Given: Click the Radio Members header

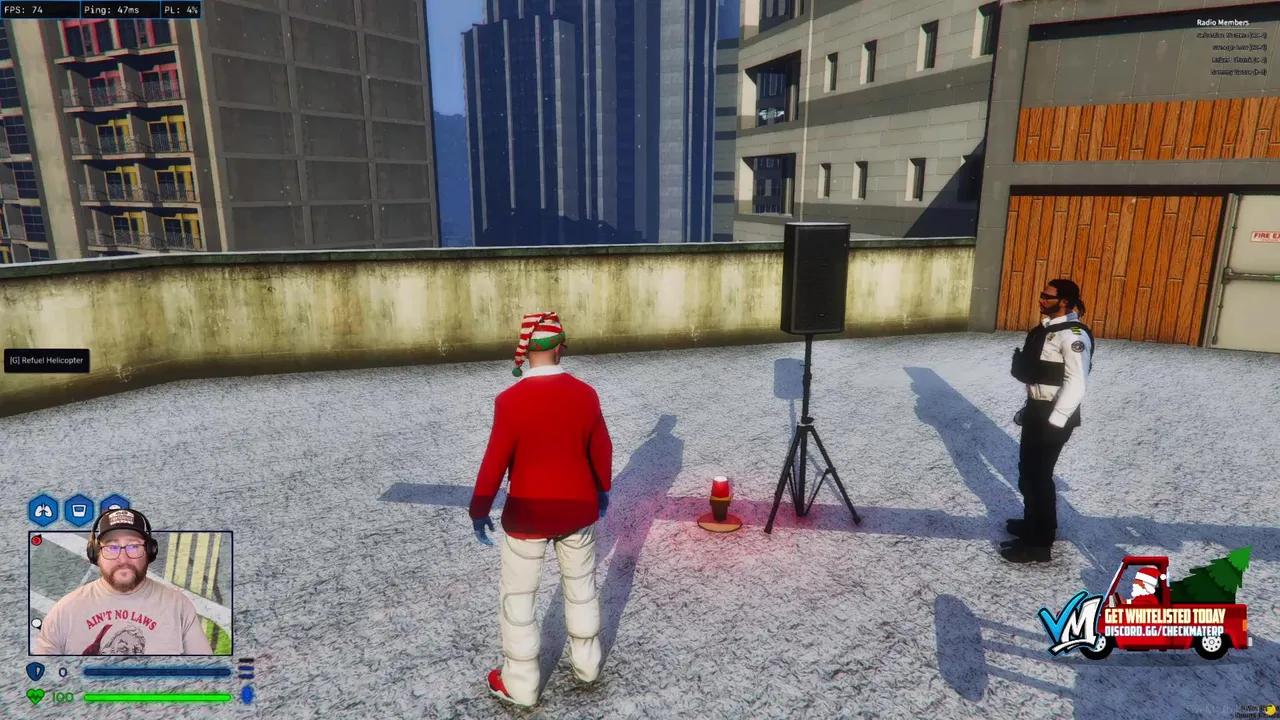Looking at the screenshot, I should (x=1222, y=21).
